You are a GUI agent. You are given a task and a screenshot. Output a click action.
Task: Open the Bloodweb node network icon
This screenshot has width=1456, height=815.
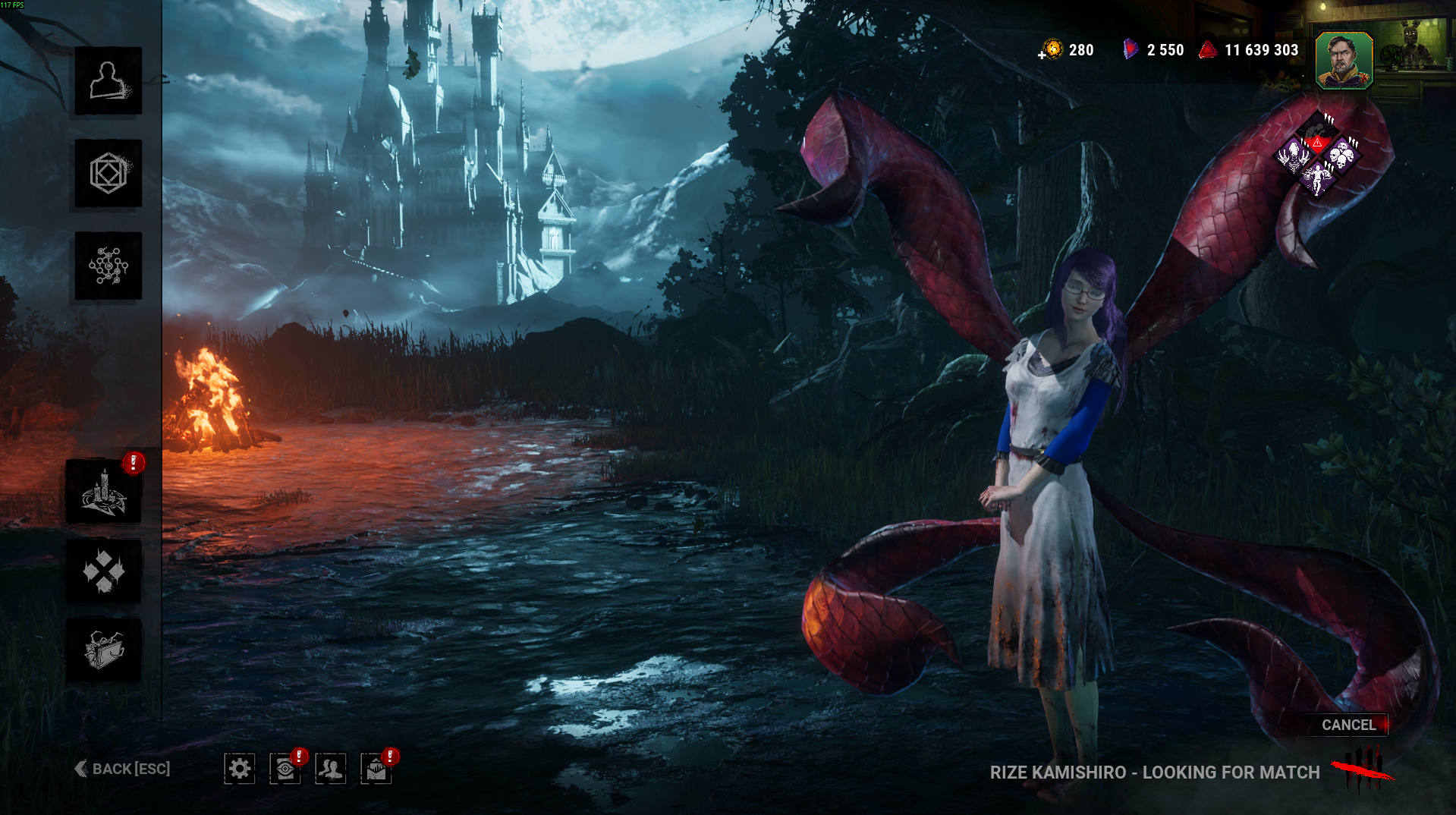click(x=108, y=266)
